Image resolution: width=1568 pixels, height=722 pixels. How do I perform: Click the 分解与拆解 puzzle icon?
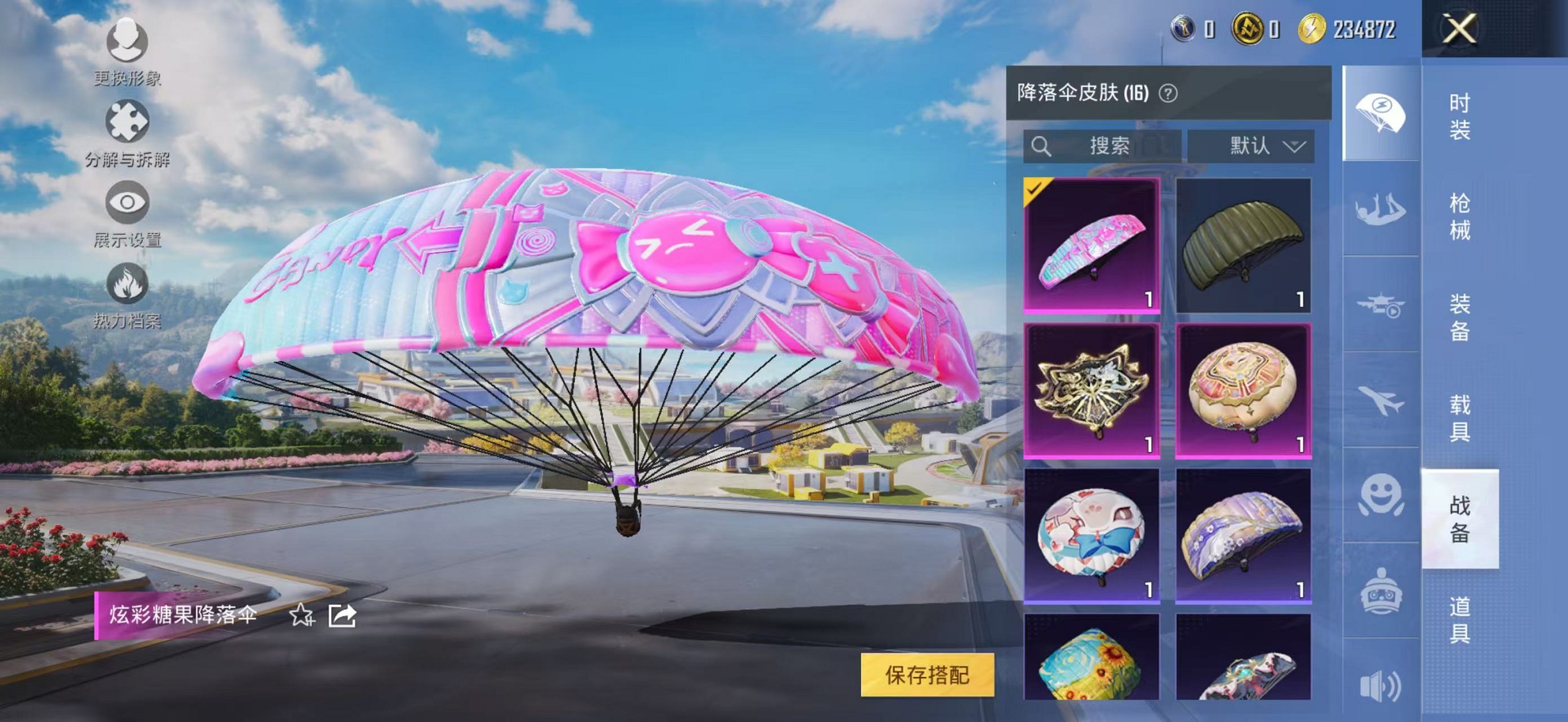[x=128, y=121]
